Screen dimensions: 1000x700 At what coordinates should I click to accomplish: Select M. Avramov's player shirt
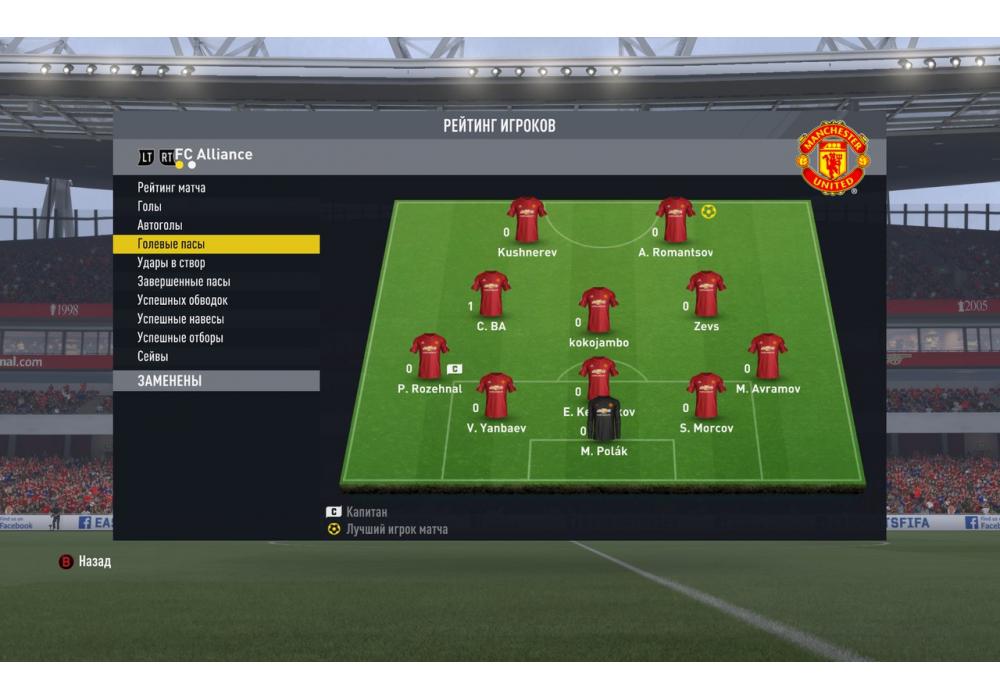click(x=768, y=356)
